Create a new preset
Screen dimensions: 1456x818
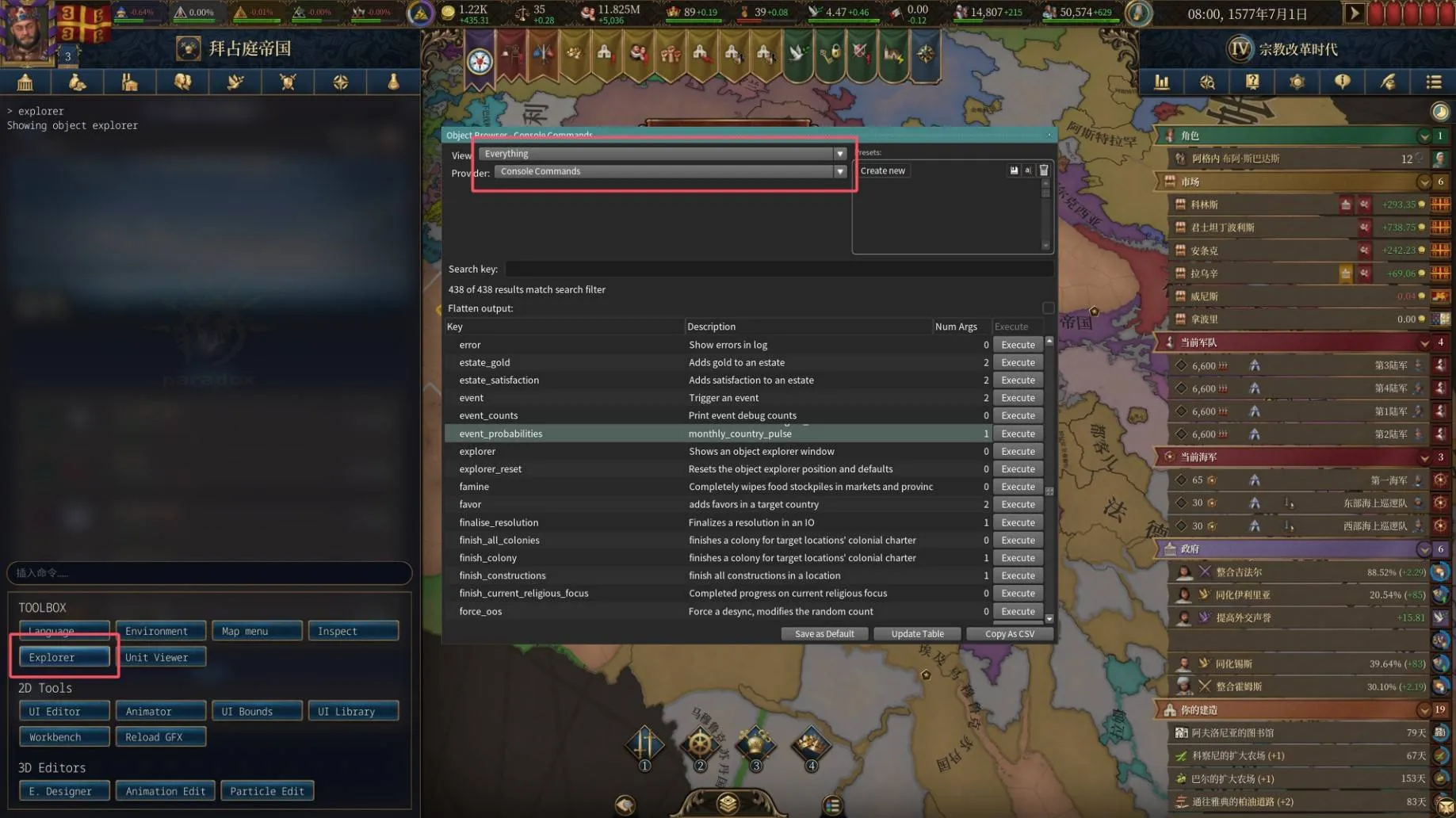882,171
